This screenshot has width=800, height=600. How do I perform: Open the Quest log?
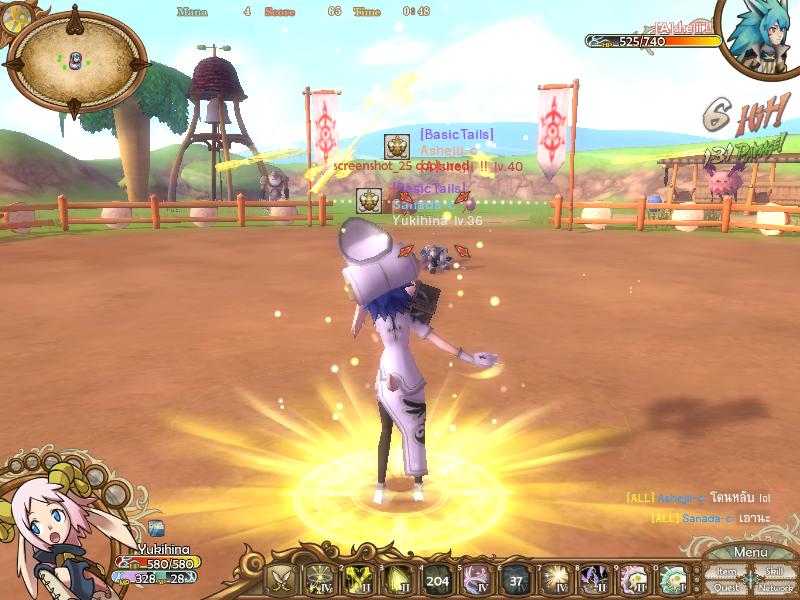726,588
